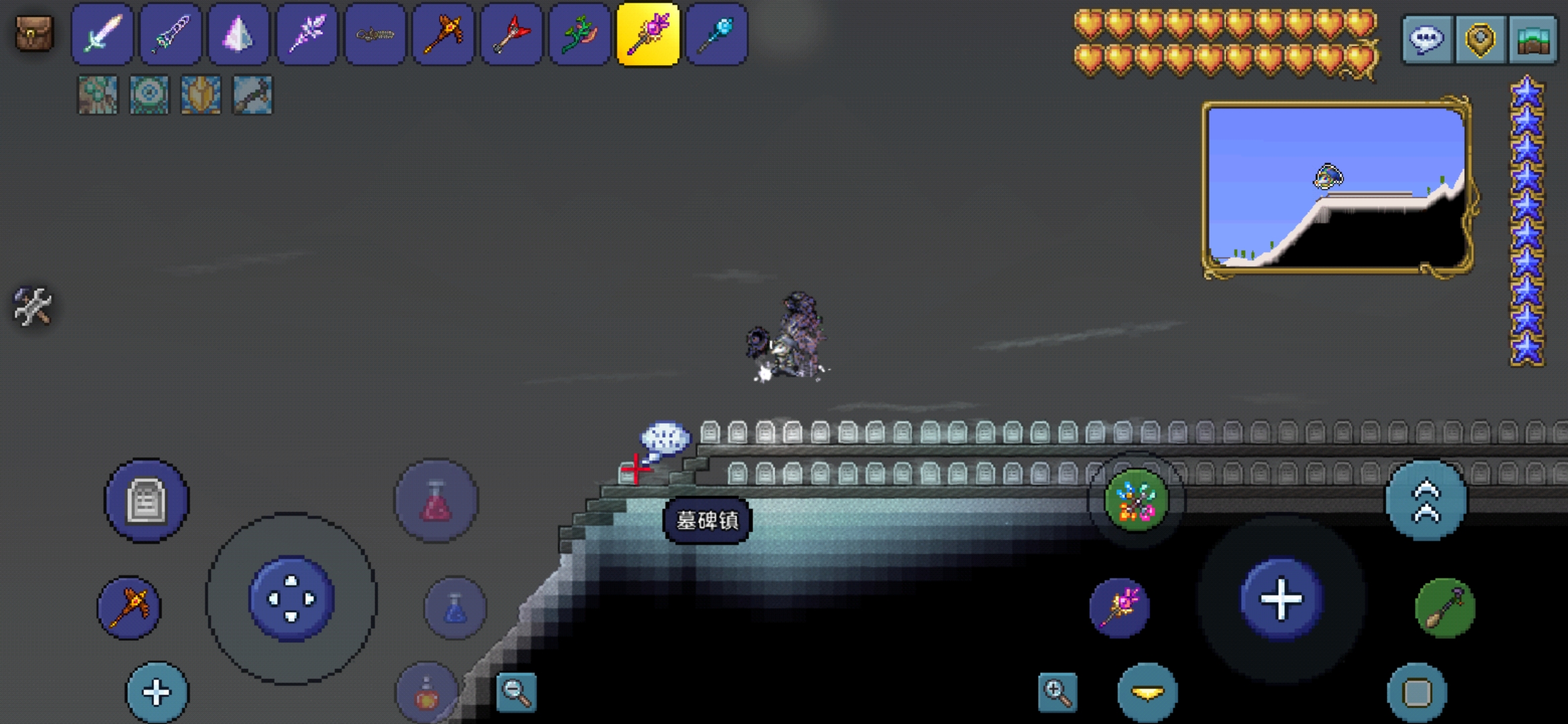Activate the grappling hook button
Viewport: 1568px width, 724px height.
tap(1445, 608)
